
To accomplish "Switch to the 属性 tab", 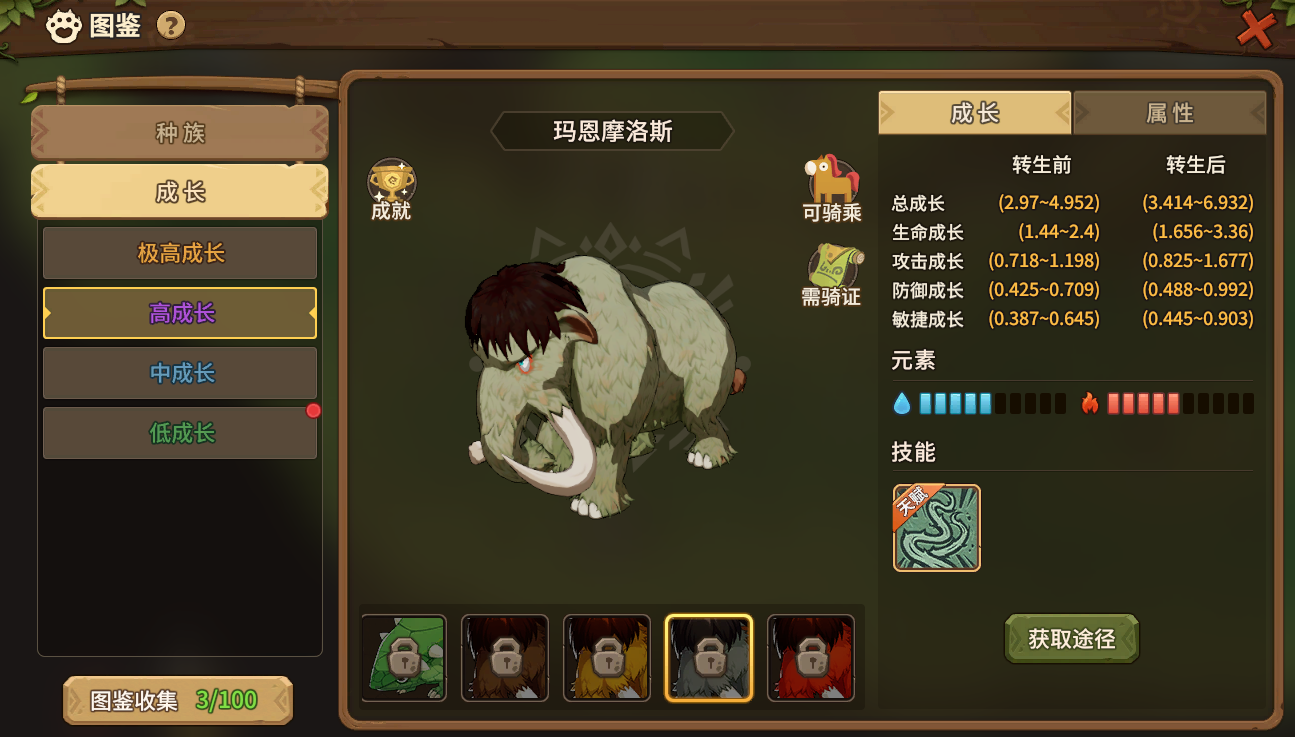I will point(1169,113).
